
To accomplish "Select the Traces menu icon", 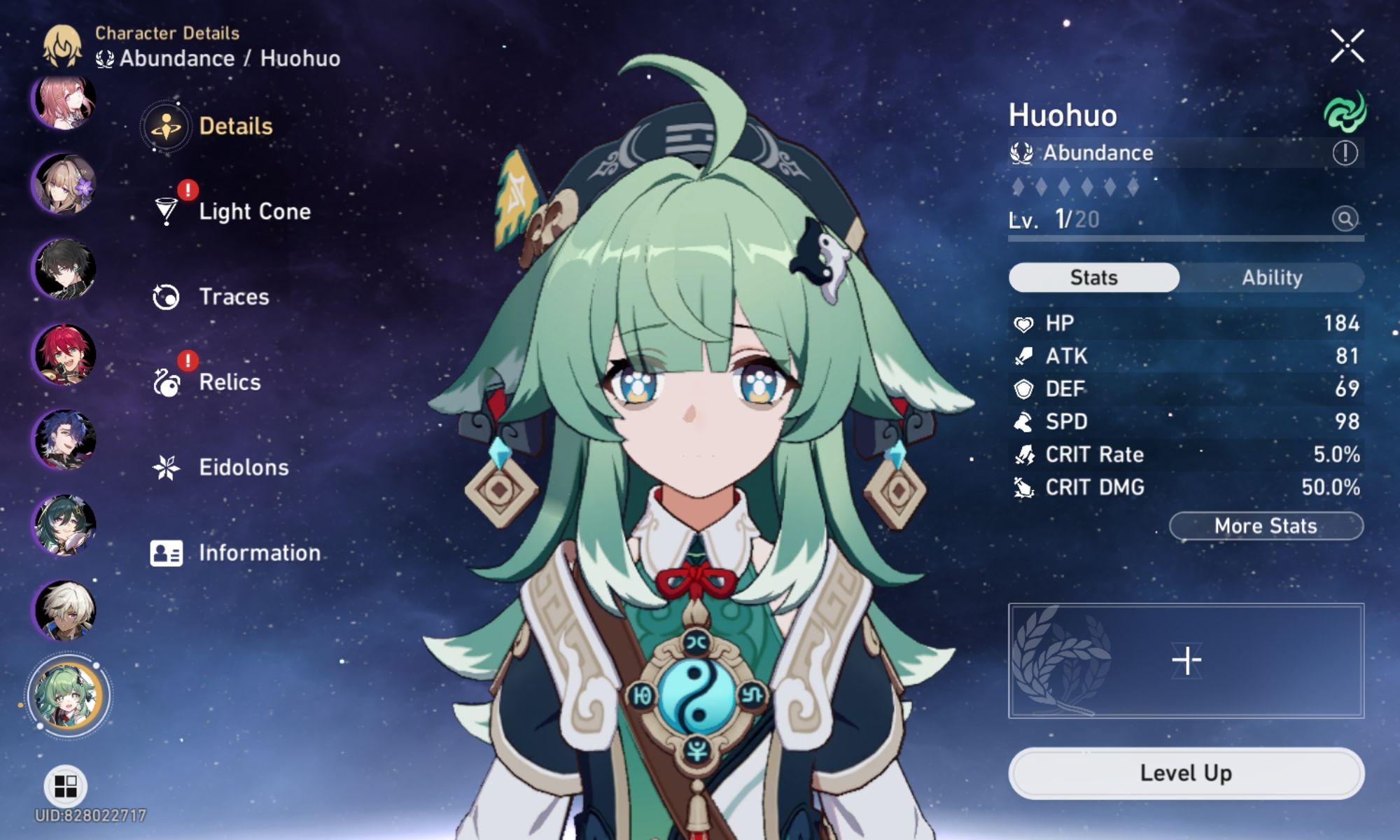I will [x=166, y=296].
